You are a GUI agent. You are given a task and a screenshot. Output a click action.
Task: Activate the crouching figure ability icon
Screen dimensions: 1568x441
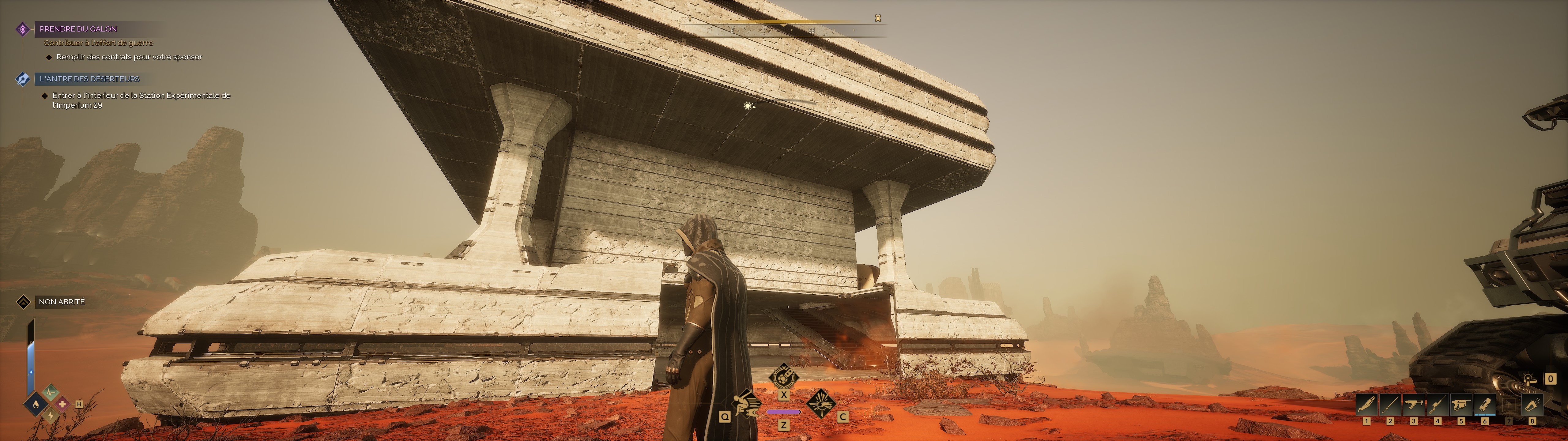pos(746,403)
